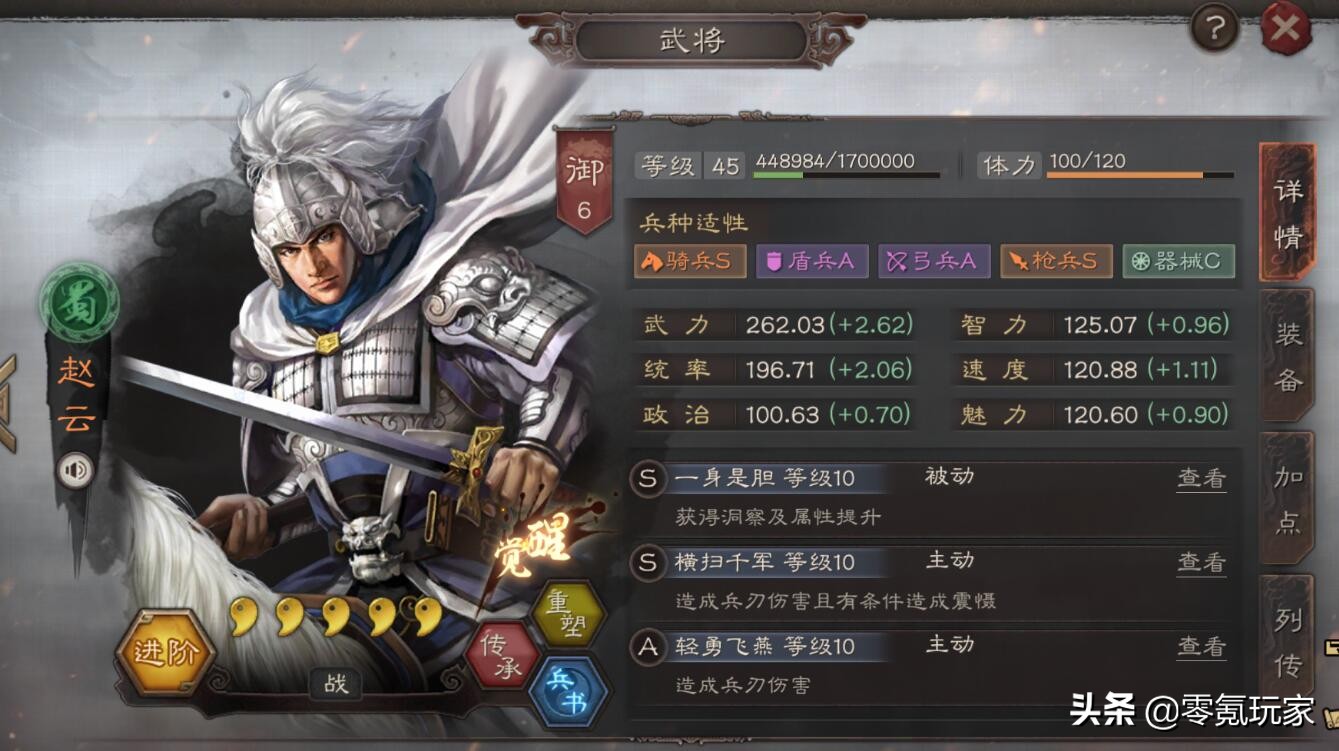Viewport: 1339px width, 751px height.
Task: Select the 骑兵S cavalry aptitude tag
Action: point(690,259)
